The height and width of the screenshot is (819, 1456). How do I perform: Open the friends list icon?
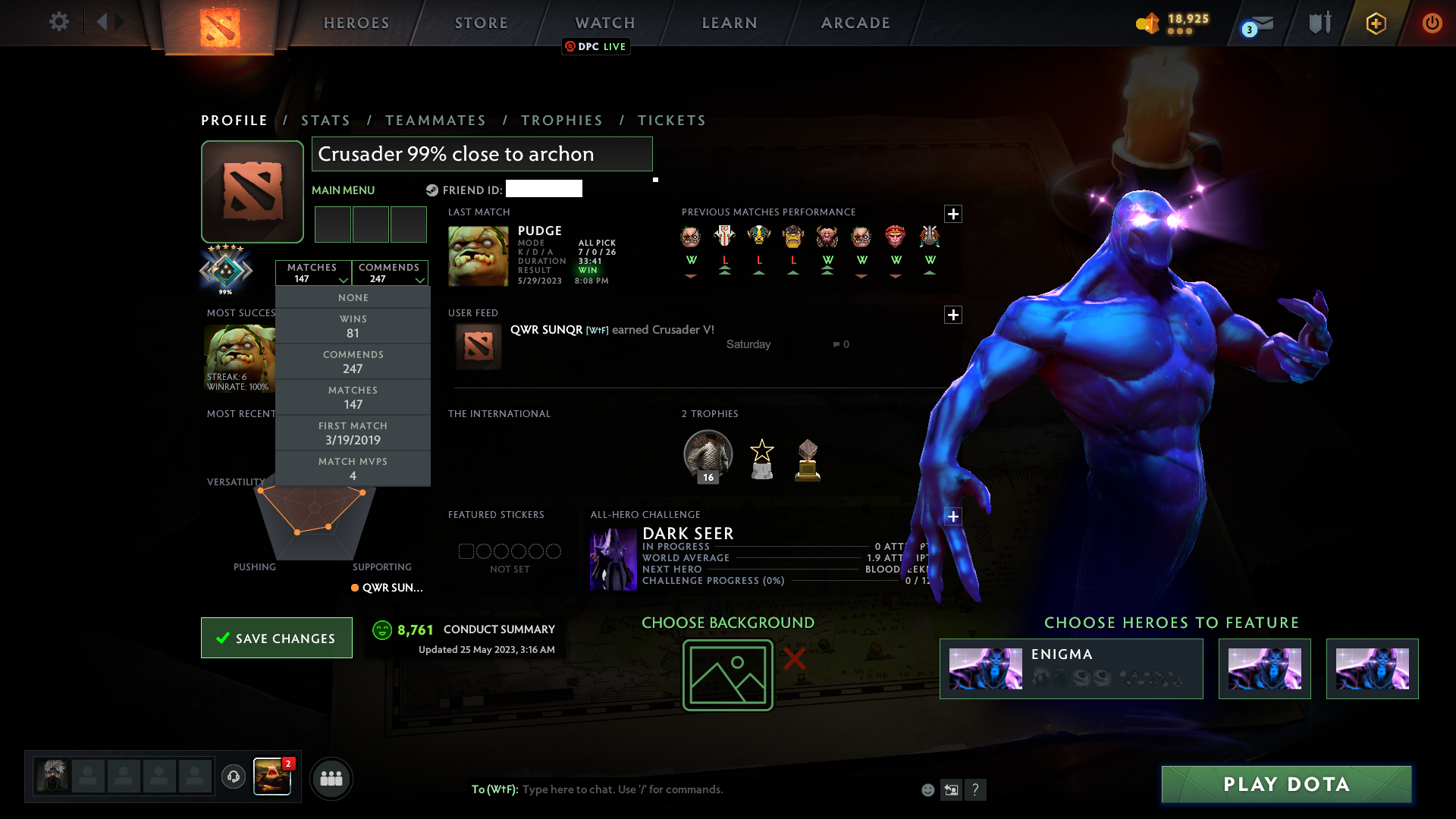pos(331,778)
